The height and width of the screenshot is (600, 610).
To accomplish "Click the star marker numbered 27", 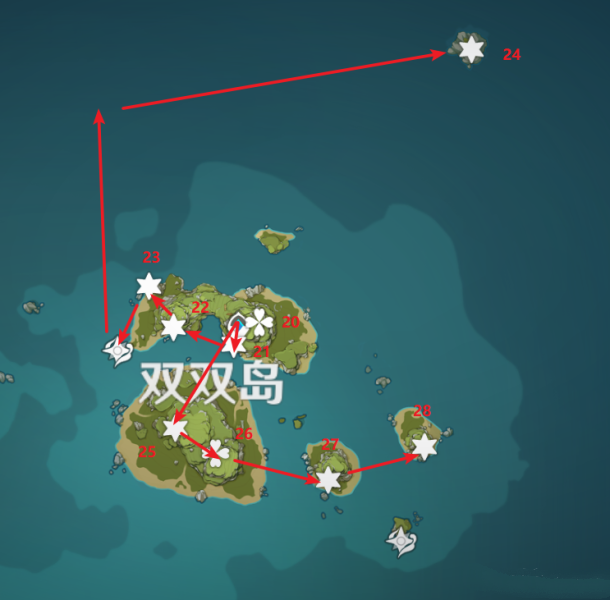I will pos(328,480).
